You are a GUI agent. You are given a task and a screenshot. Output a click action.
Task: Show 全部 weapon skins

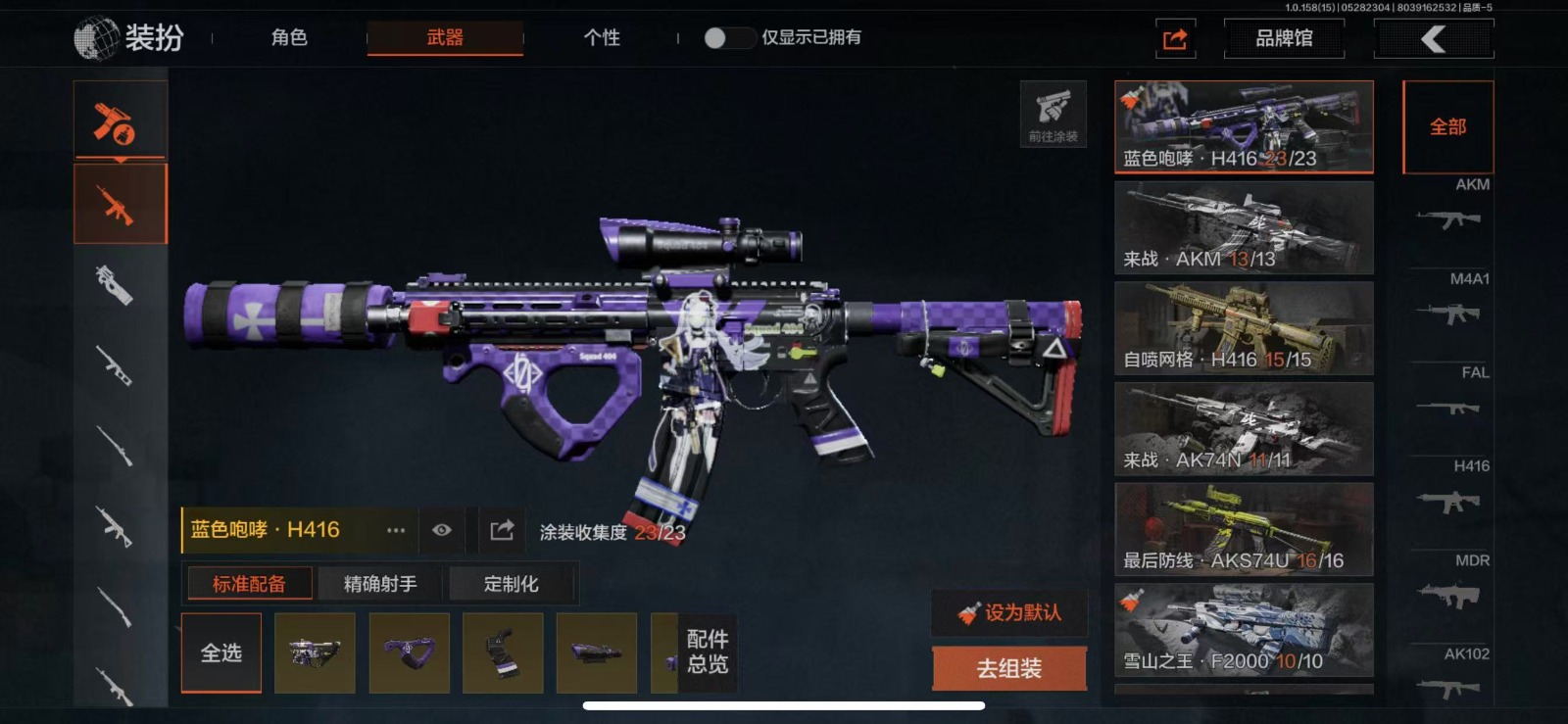click(x=1447, y=127)
